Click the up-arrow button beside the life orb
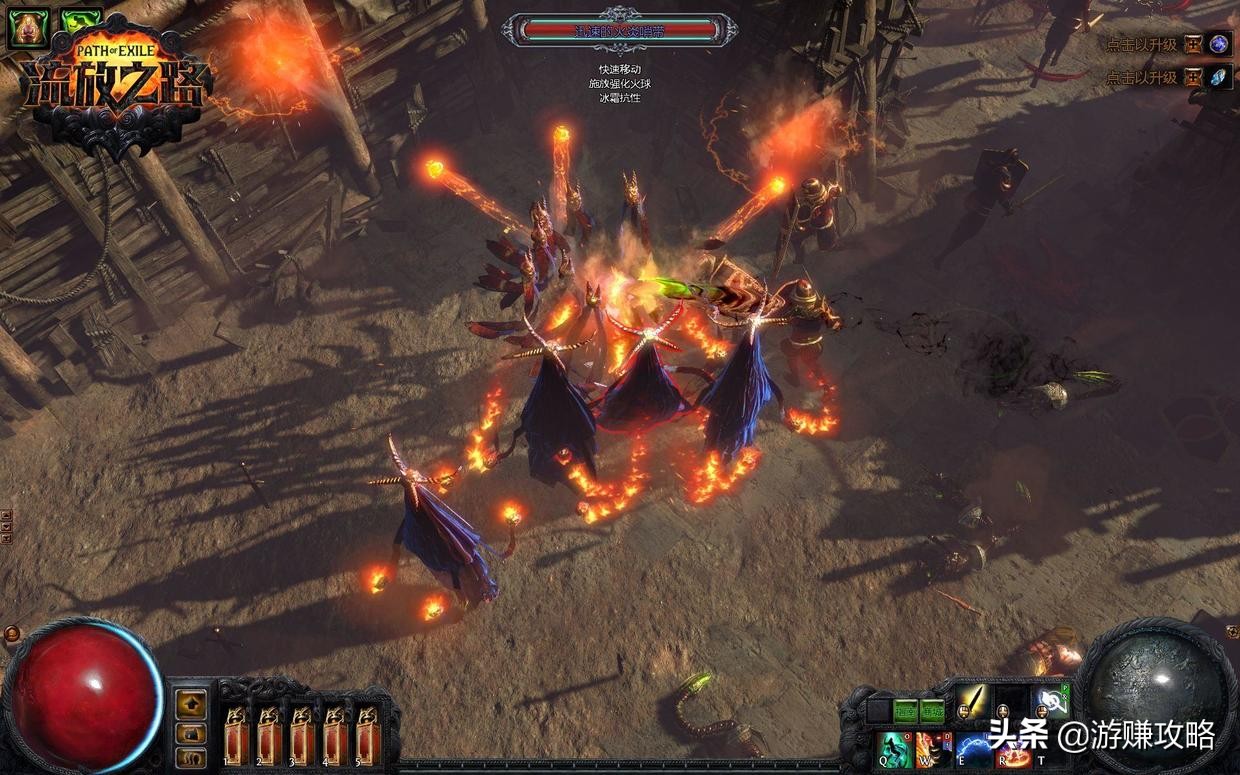1240x775 pixels. [191, 703]
